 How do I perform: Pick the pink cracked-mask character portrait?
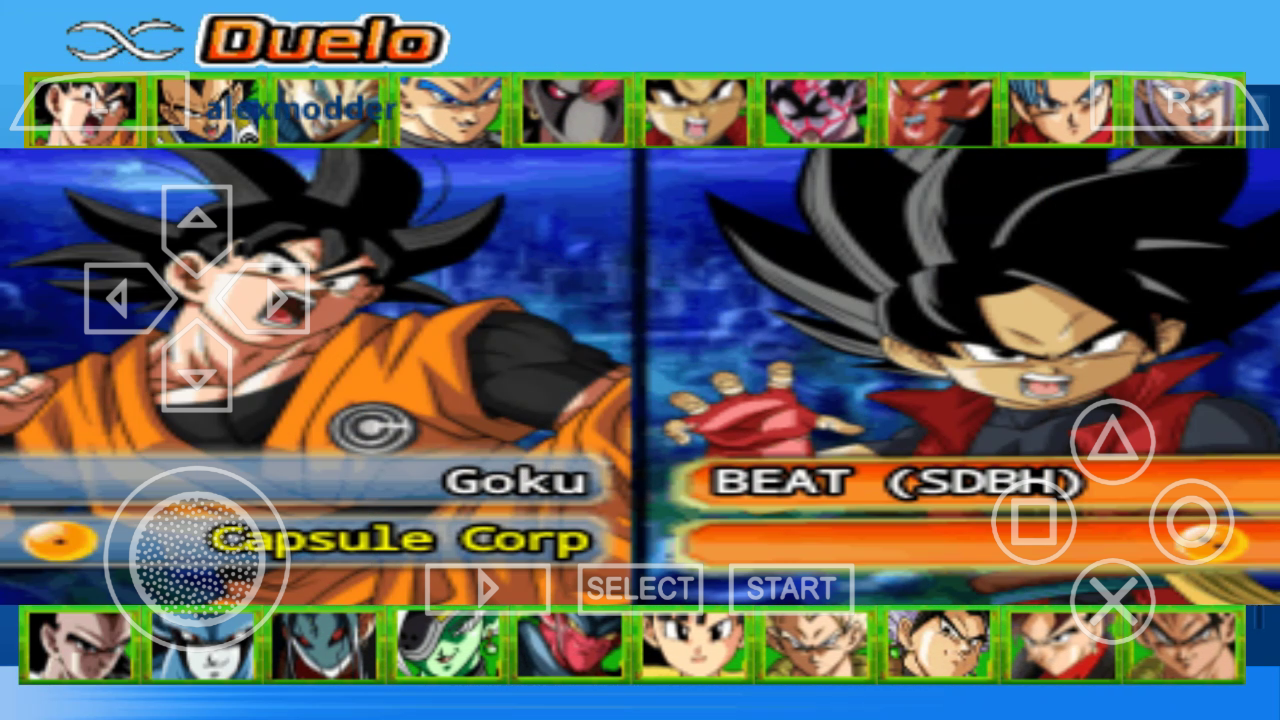click(816, 110)
